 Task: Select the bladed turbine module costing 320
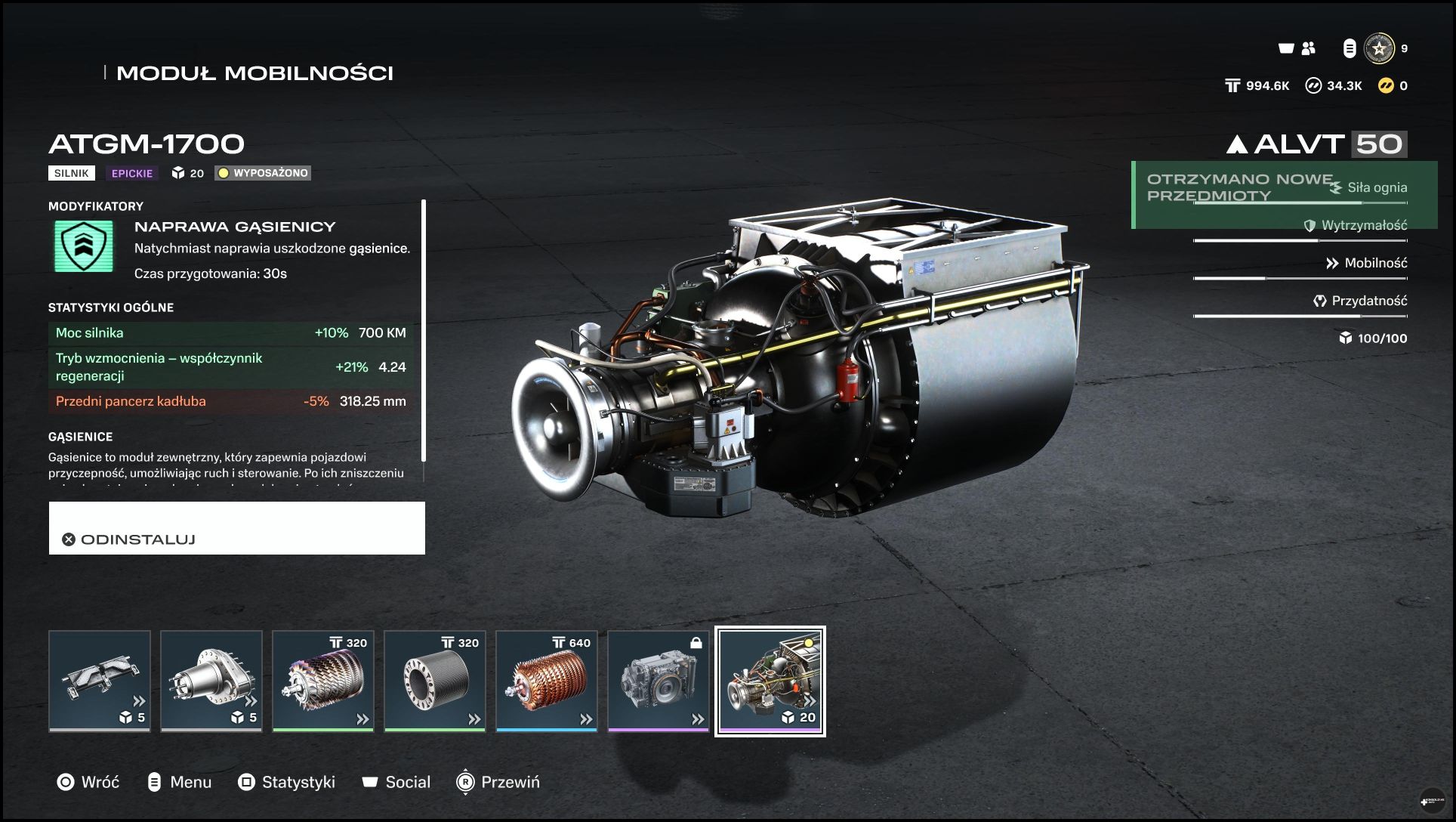pyautogui.click(x=323, y=681)
